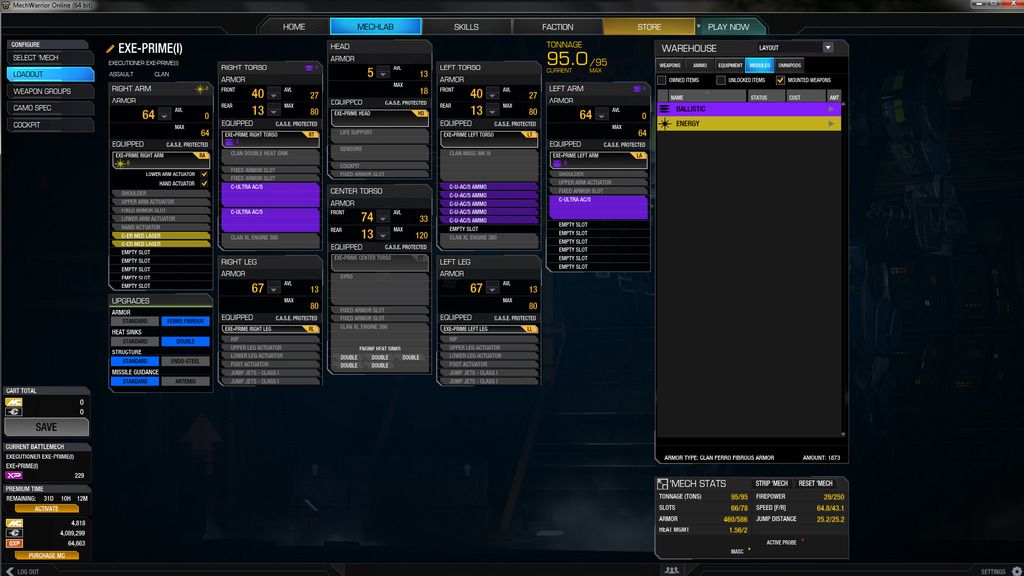This screenshot has width=1024, height=576.
Task: Switch warehouse to the Weapons tab
Action: pos(670,65)
